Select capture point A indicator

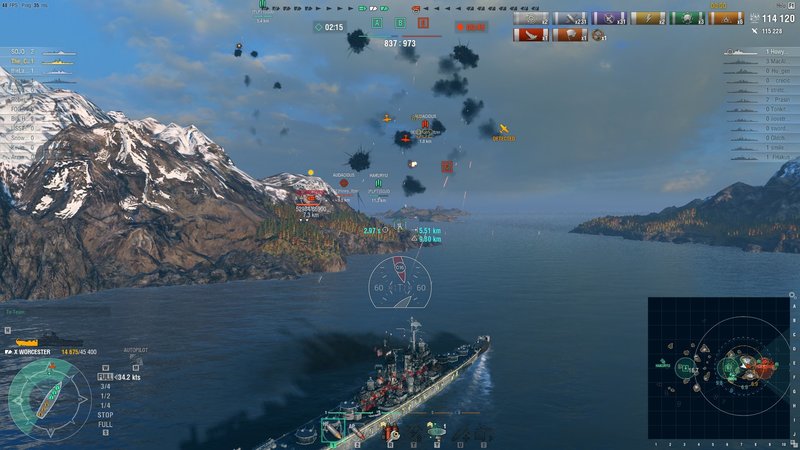(377, 22)
